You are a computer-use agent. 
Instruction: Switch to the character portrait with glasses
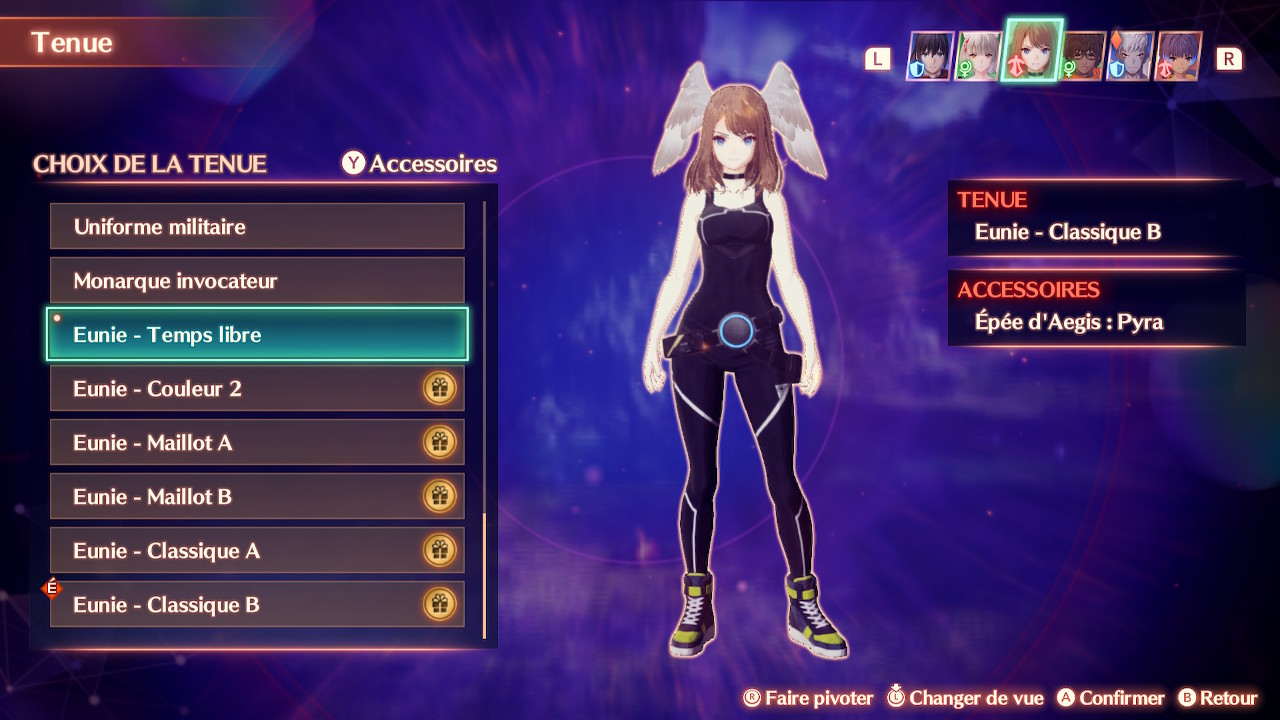pyautogui.click(x=1083, y=56)
